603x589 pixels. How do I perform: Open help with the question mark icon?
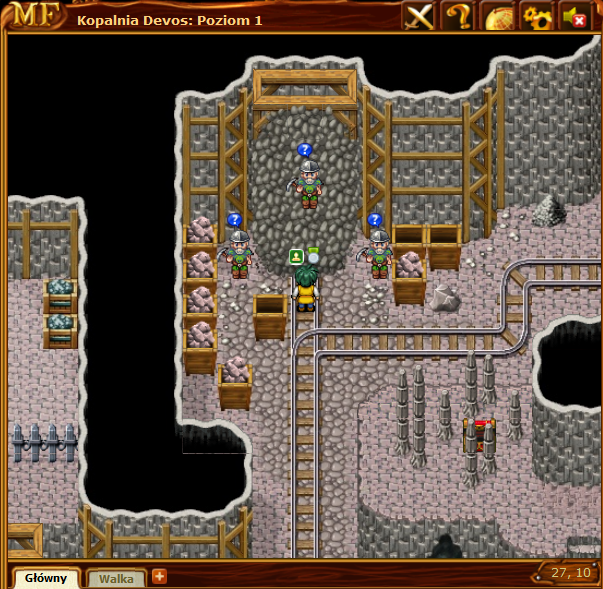pyautogui.click(x=459, y=16)
